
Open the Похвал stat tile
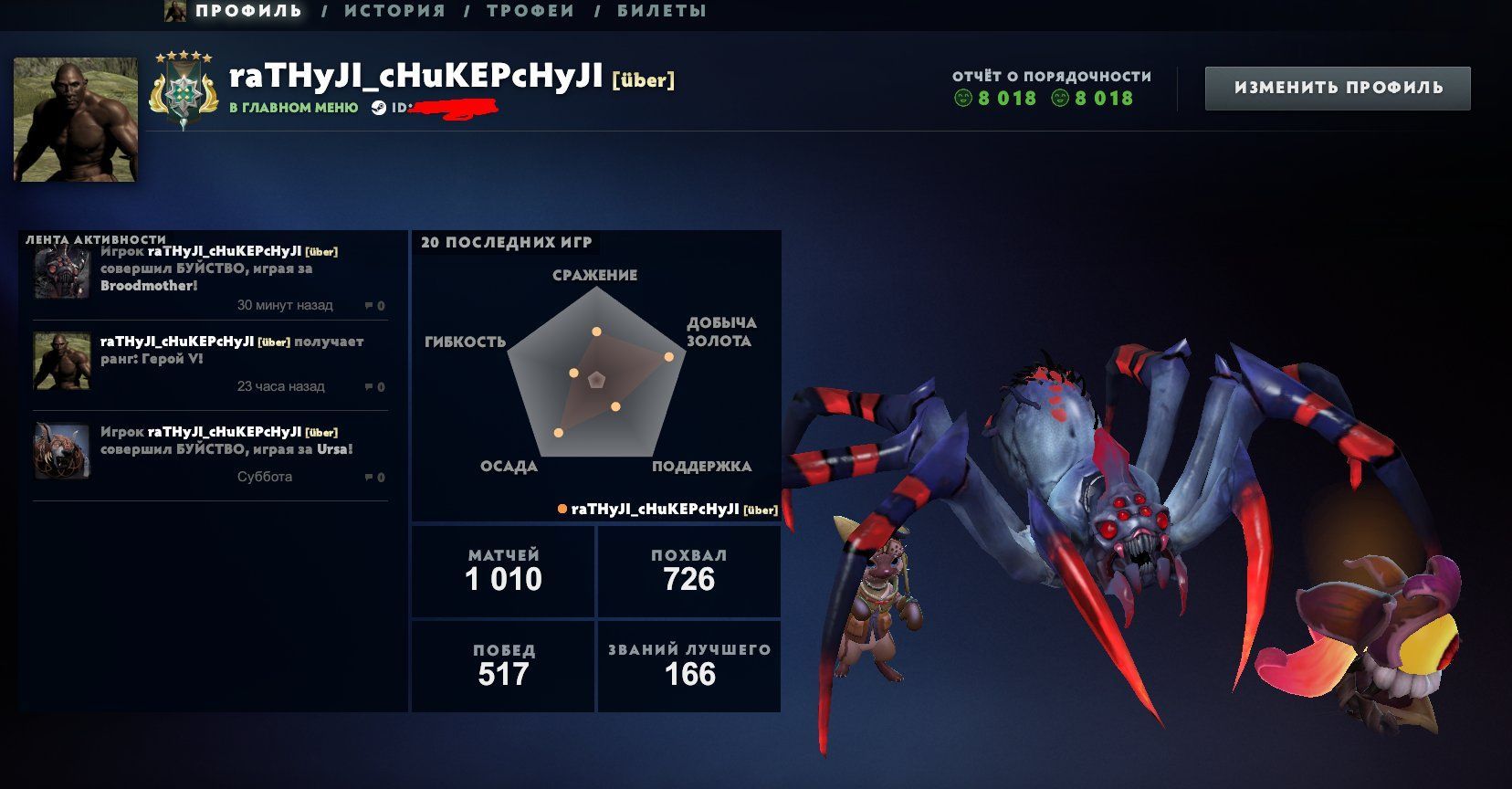click(689, 571)
